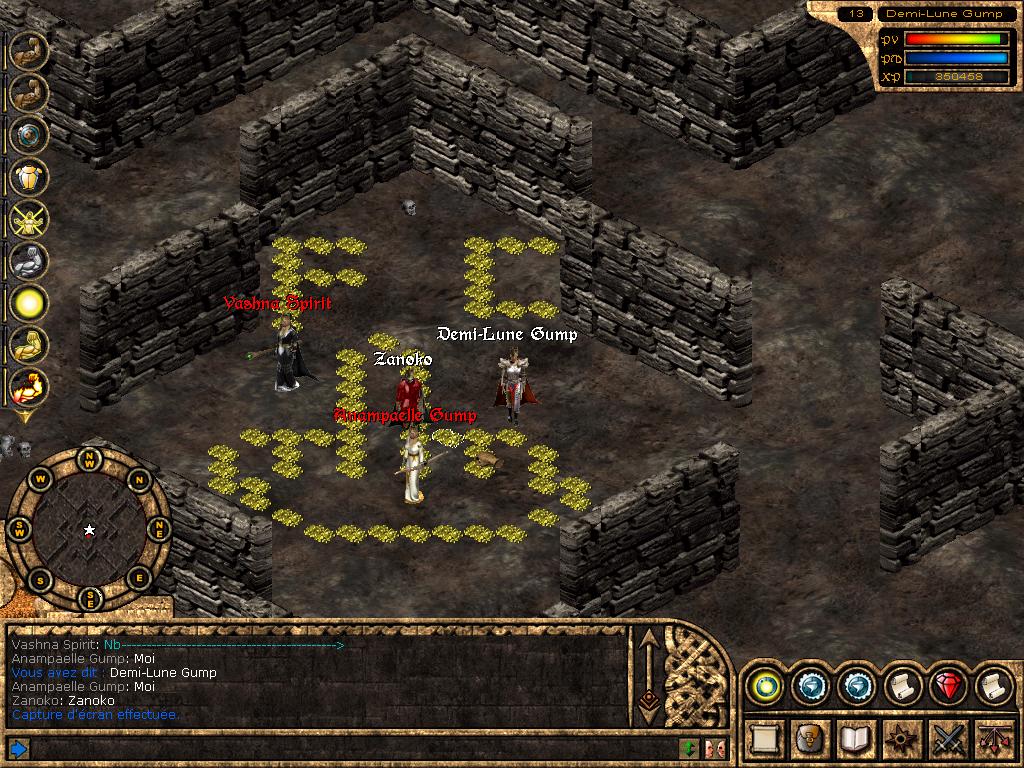Click the two faces button

(x=714, y=748)
